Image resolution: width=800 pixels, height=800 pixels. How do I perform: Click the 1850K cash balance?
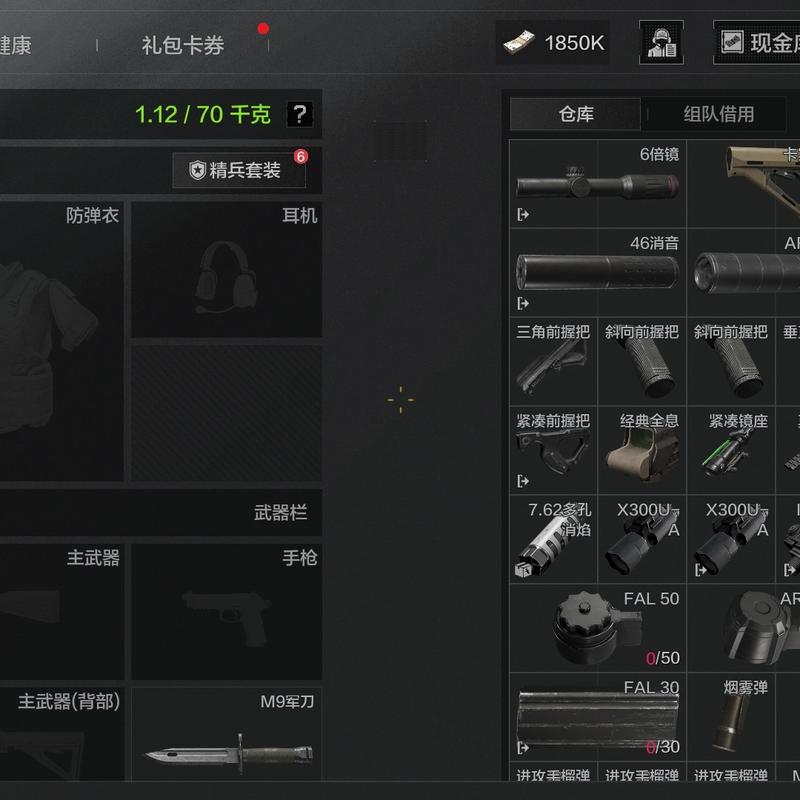tap(553, 43)
